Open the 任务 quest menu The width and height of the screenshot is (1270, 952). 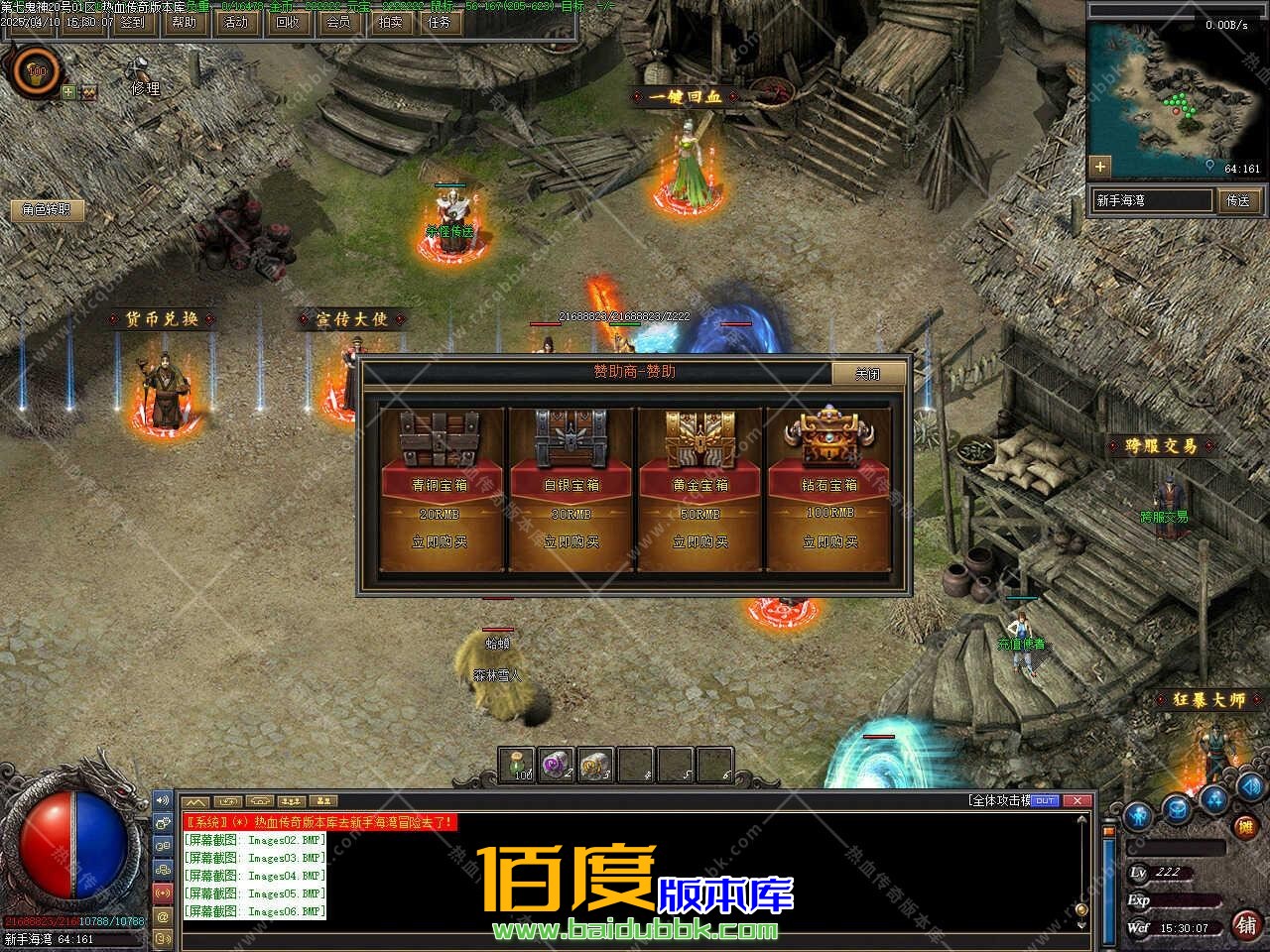440,22
